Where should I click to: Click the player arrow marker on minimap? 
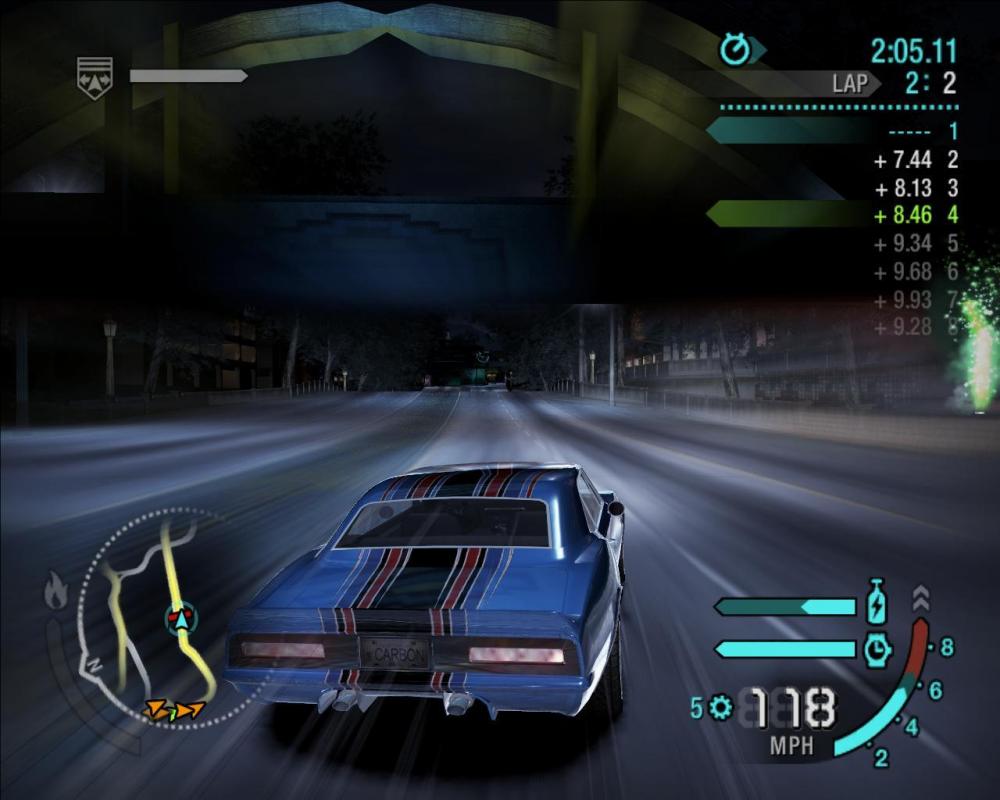[x=181, y=619]
